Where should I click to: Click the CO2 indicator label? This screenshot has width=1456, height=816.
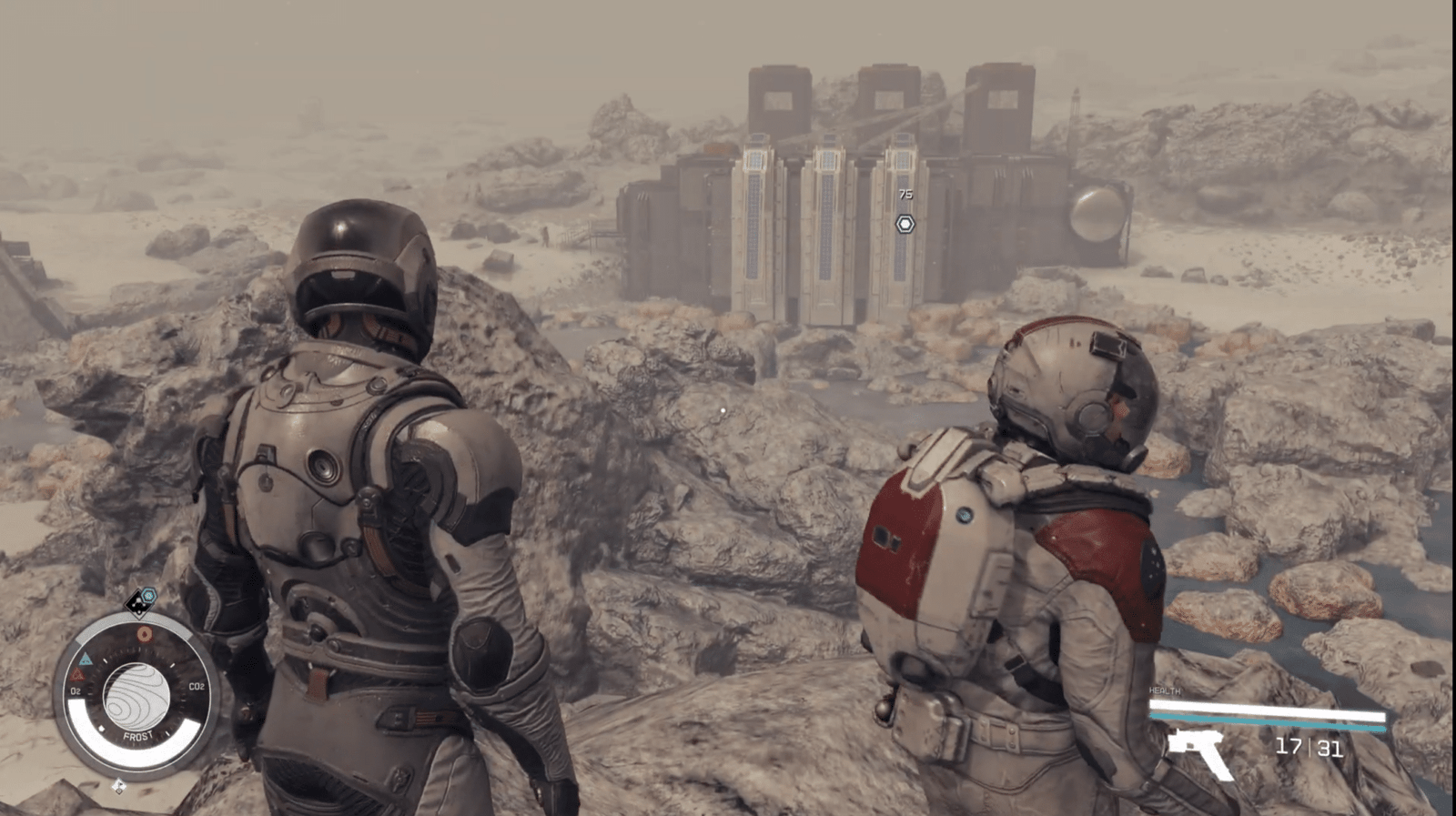click(197, 686)
